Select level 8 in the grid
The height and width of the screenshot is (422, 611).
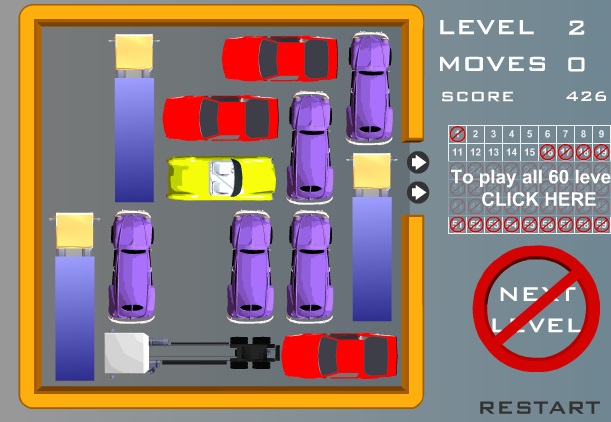pos(583,133)
